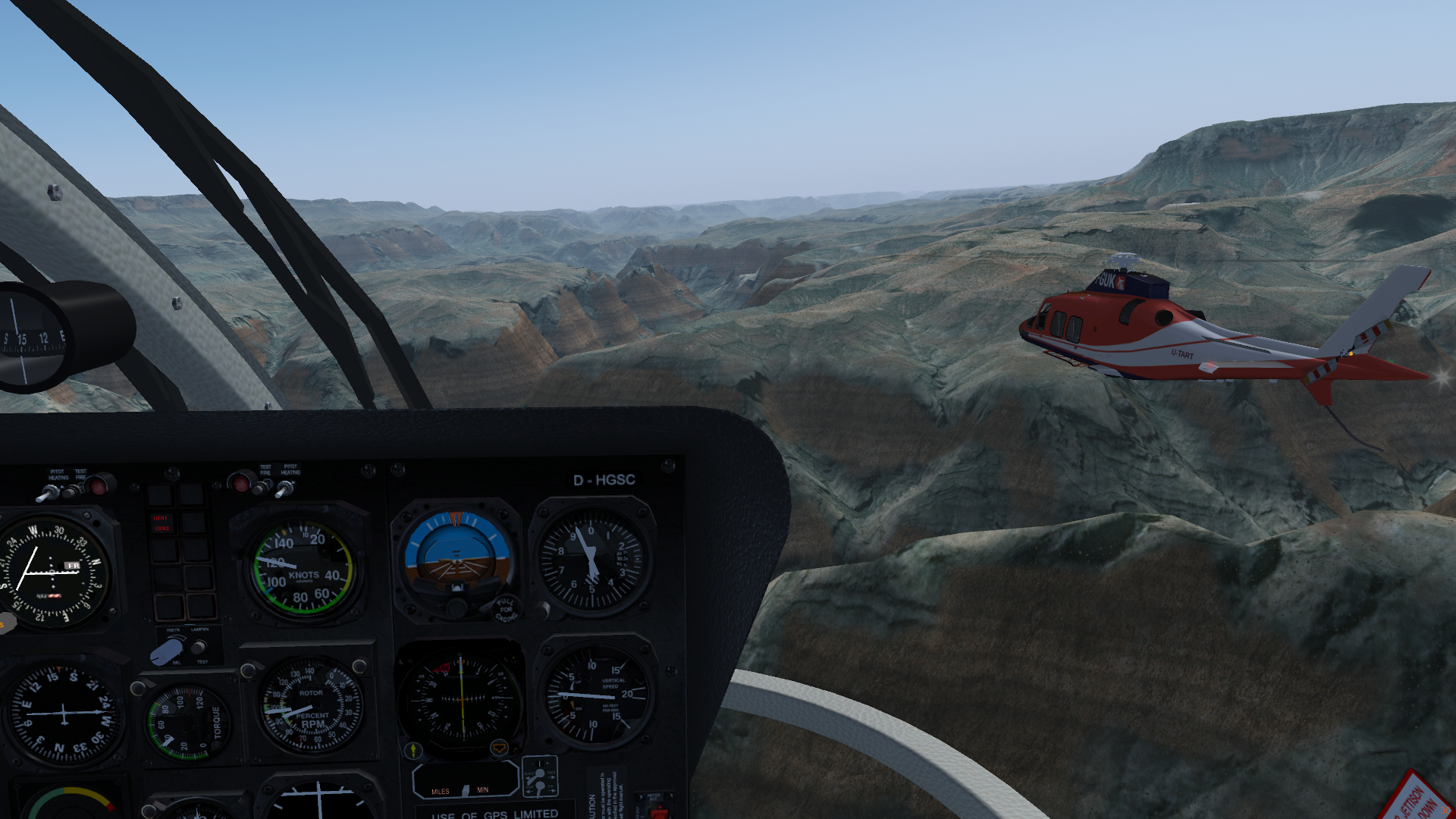Pull the attitude indicator caging knob

pos(505,607)
